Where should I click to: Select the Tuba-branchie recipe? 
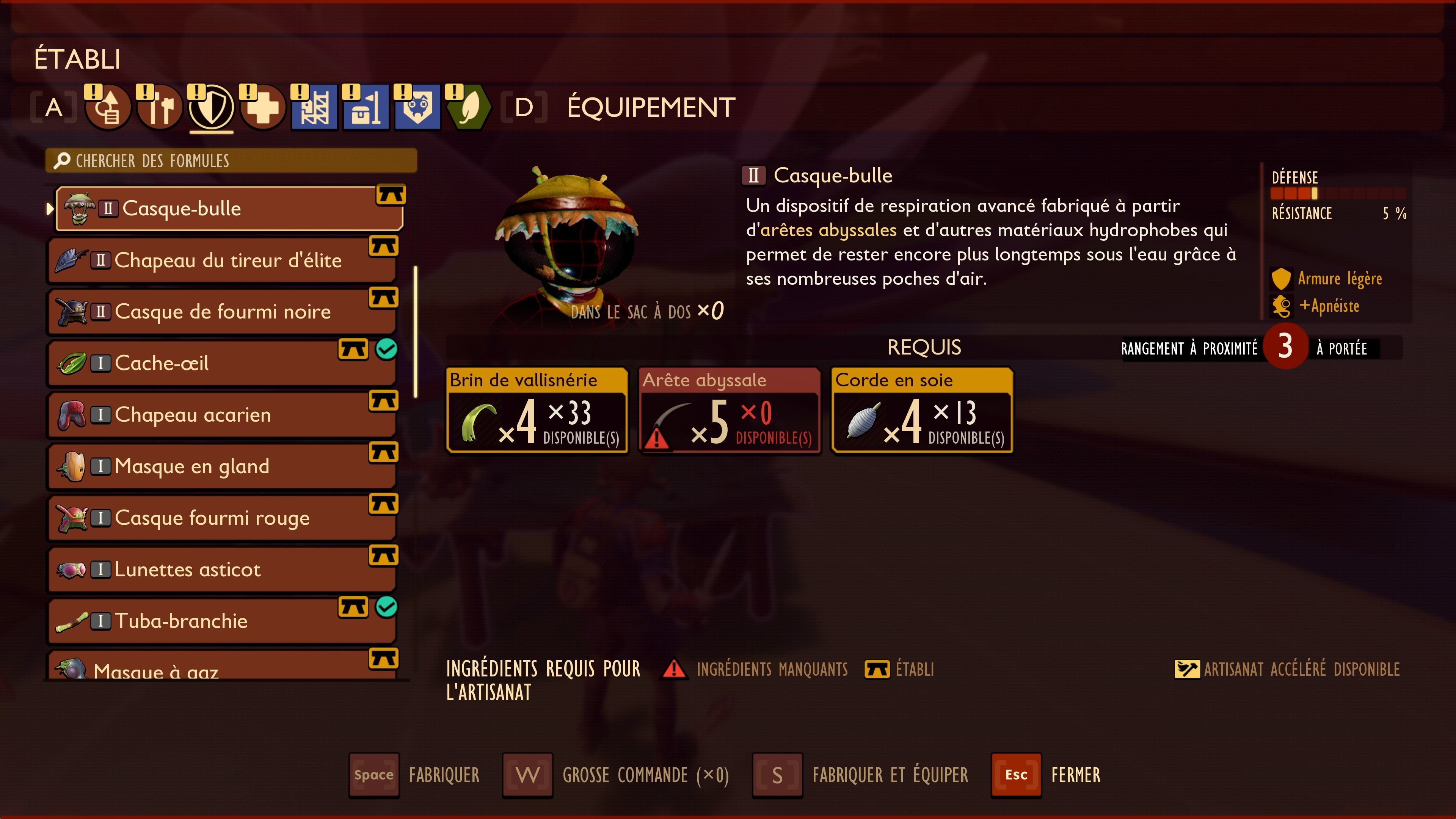click(221, 621)
